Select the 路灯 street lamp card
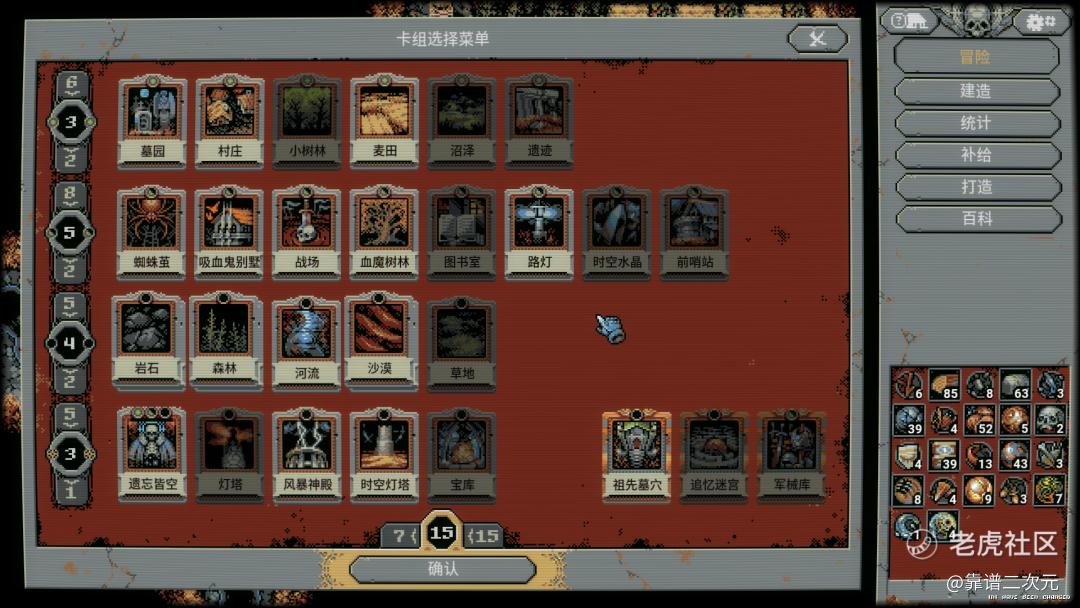Screen dimensions: 1080x608 (x=539, y=232)
